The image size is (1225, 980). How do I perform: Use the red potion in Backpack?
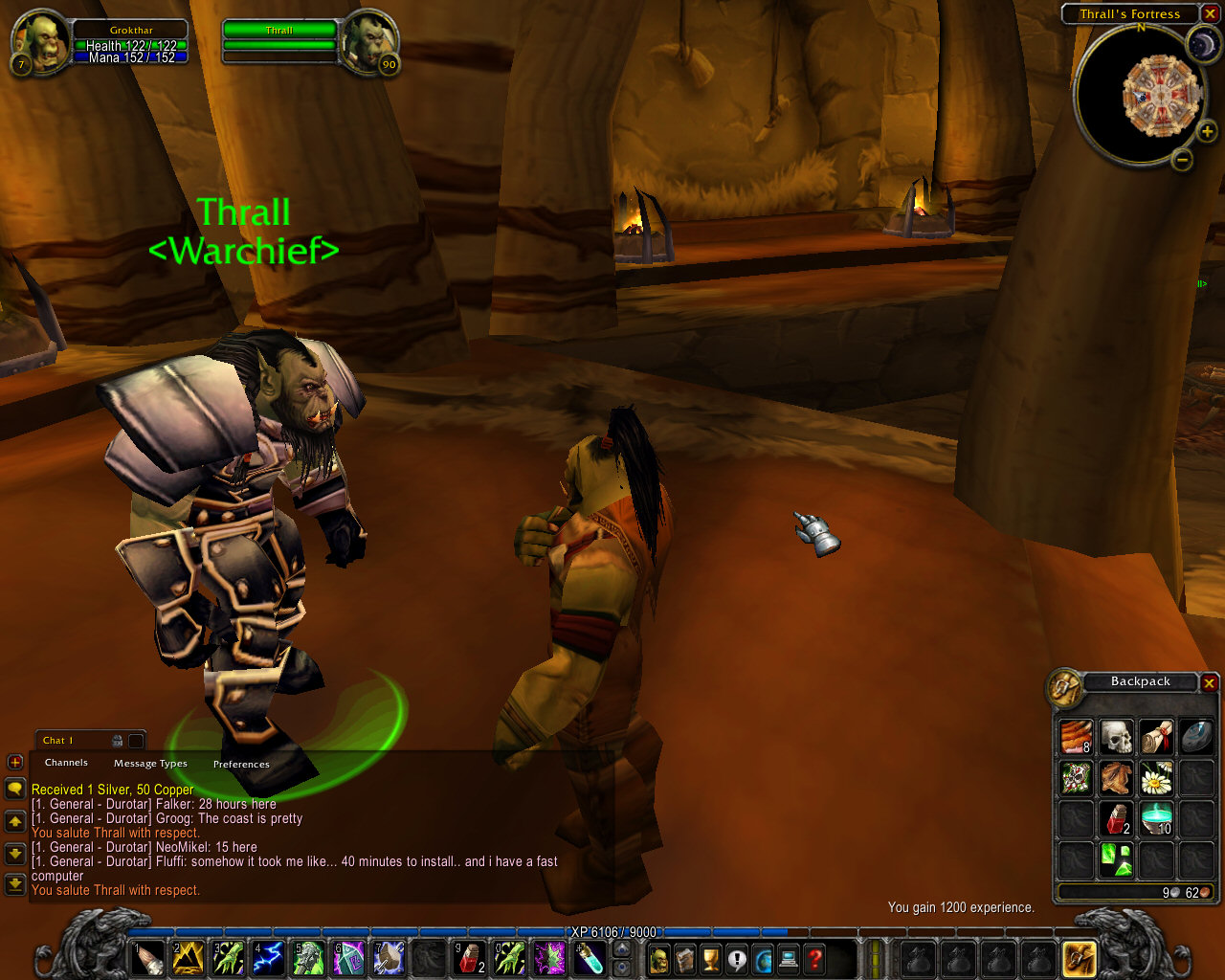coord(1116,820)
